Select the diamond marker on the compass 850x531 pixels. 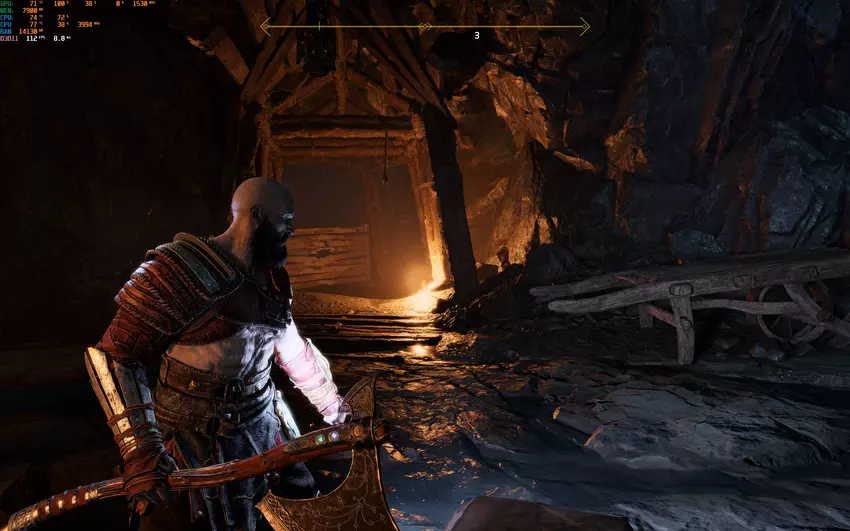424,27
